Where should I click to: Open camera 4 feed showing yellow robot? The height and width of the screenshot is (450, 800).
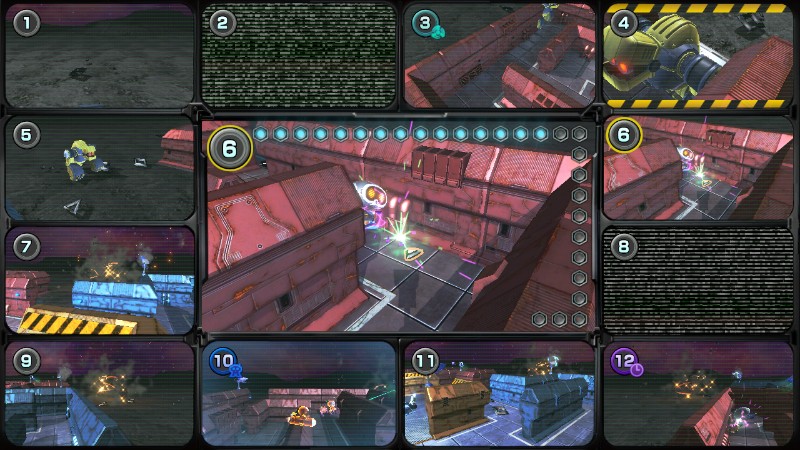[x=699, y=56]
